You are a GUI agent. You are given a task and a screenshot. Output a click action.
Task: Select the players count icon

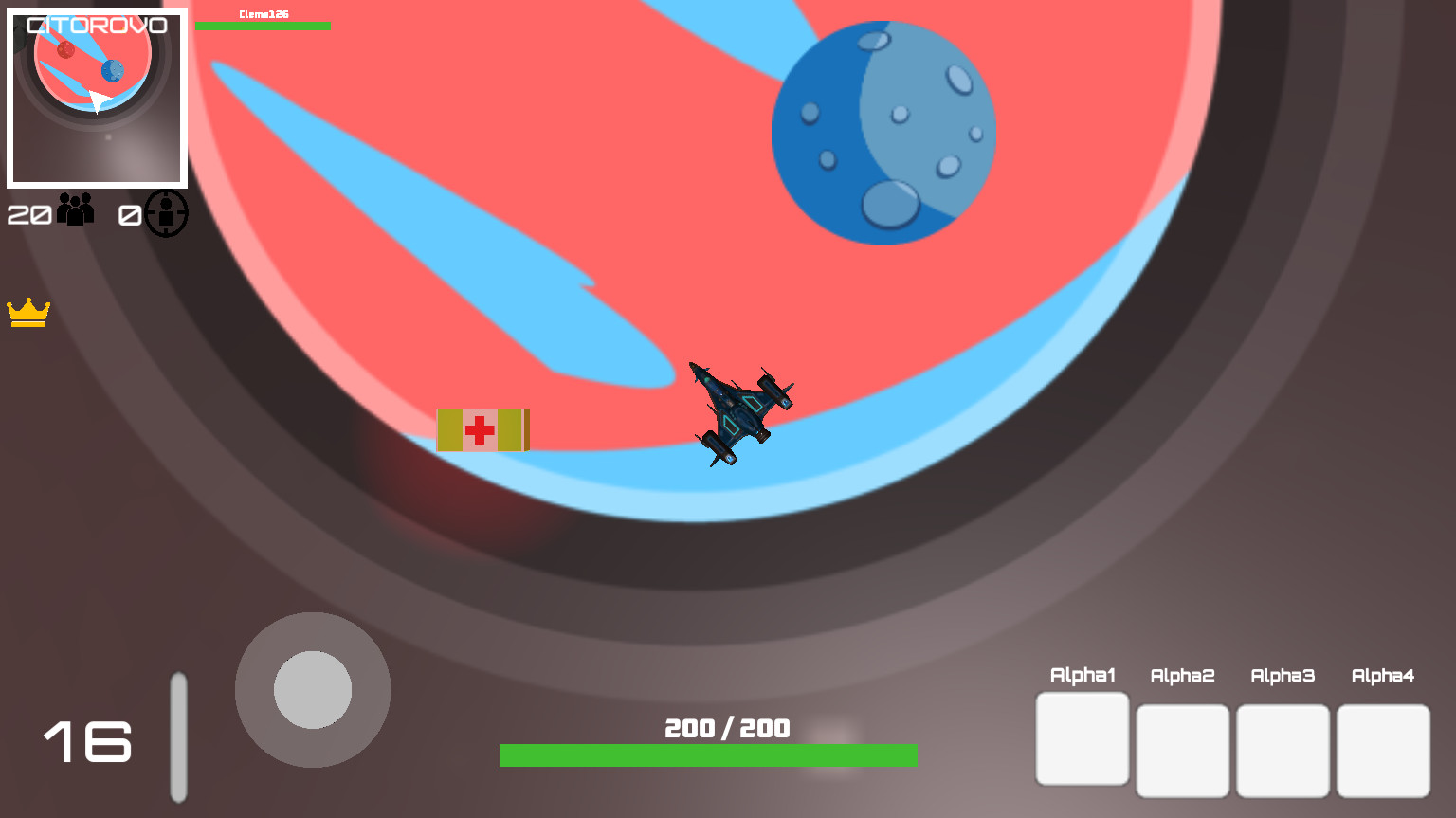[x=75, y=209]
